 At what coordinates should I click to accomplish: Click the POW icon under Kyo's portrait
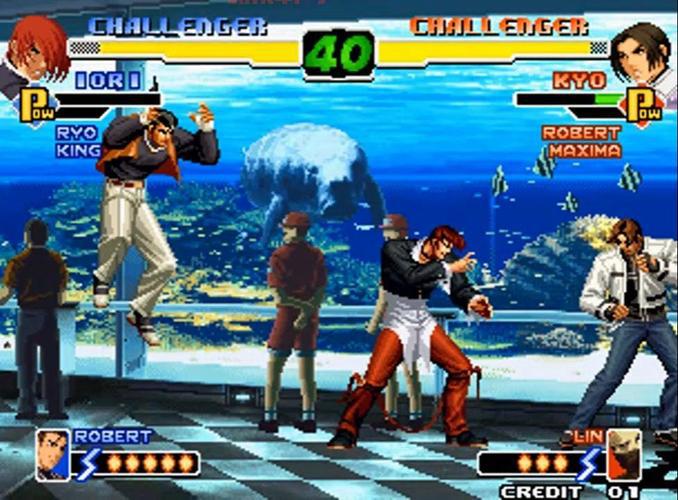tap(643, 105)
